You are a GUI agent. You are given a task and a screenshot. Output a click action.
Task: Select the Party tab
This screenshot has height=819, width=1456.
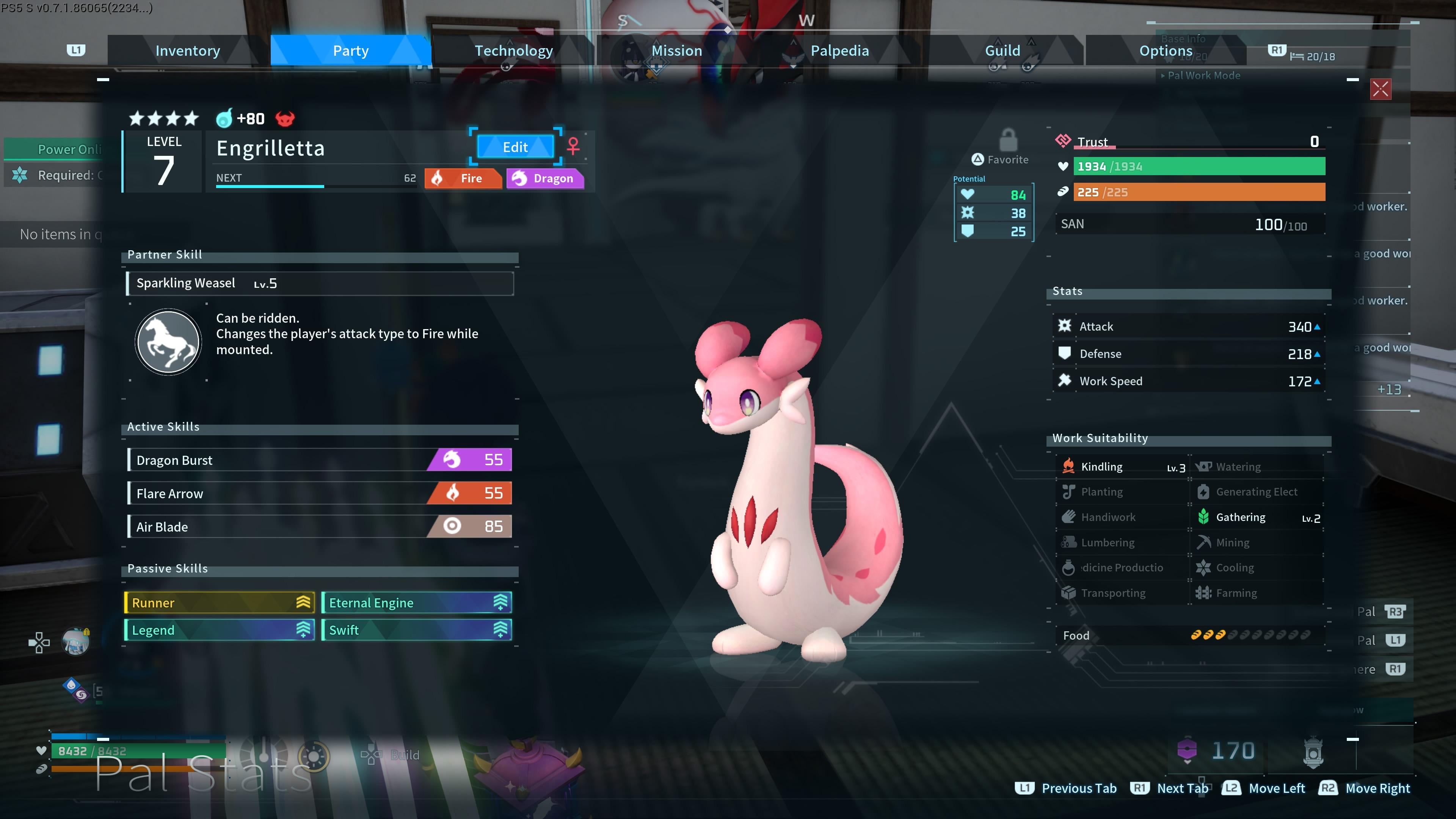click(350, 51)
